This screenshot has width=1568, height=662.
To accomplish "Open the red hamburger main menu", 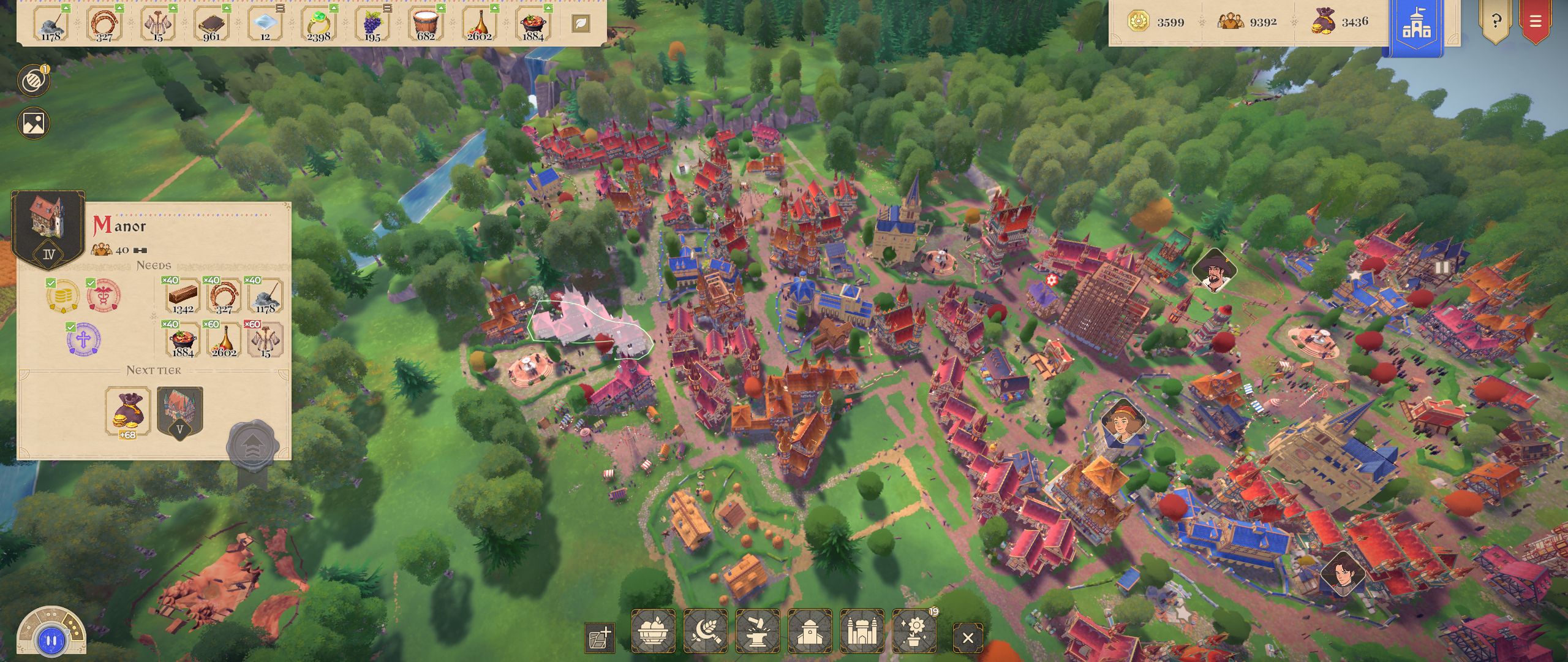I will coord(1536,22).
